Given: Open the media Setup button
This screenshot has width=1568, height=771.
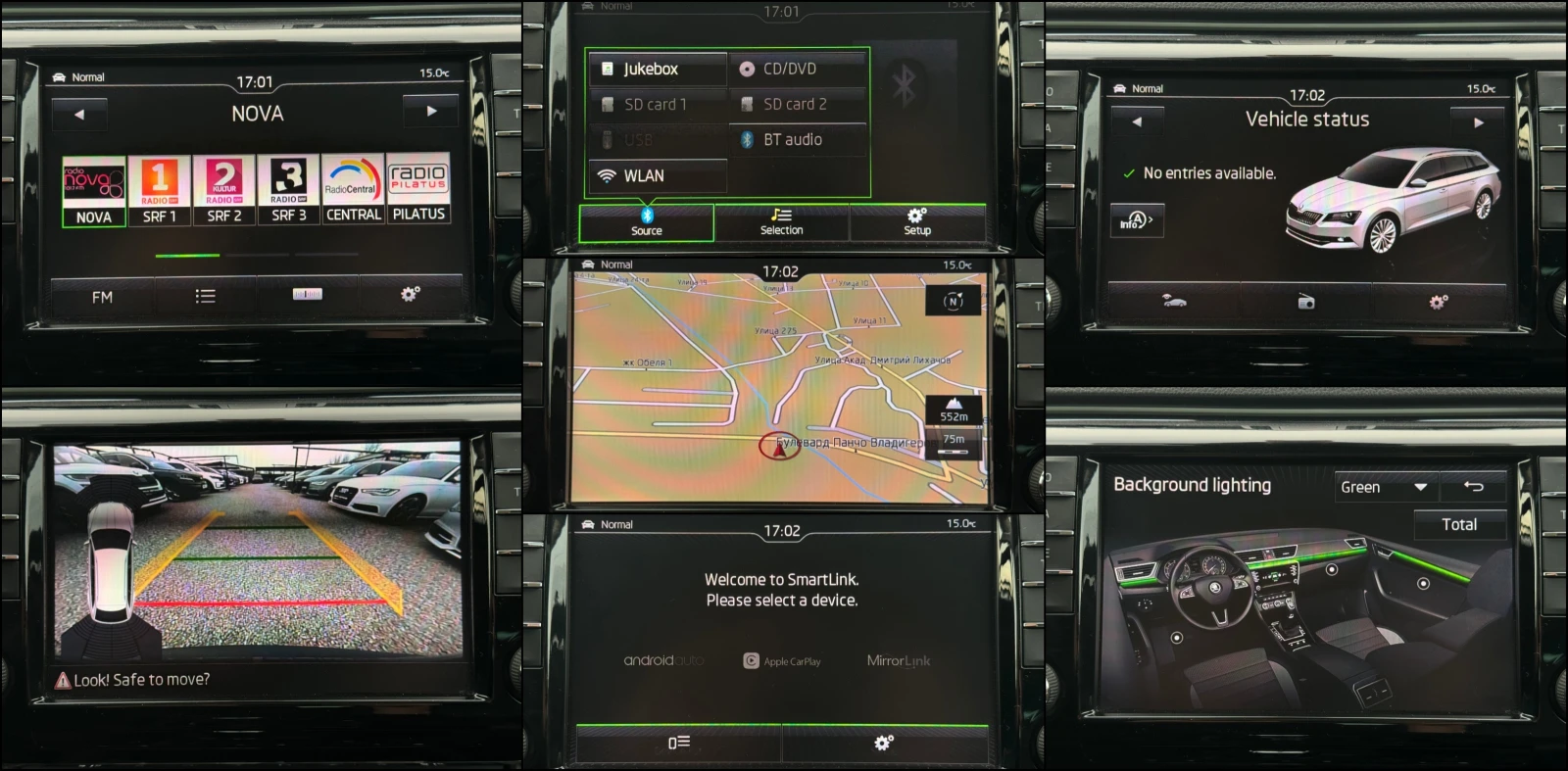Looking at the screenshot, I should 917,222.
